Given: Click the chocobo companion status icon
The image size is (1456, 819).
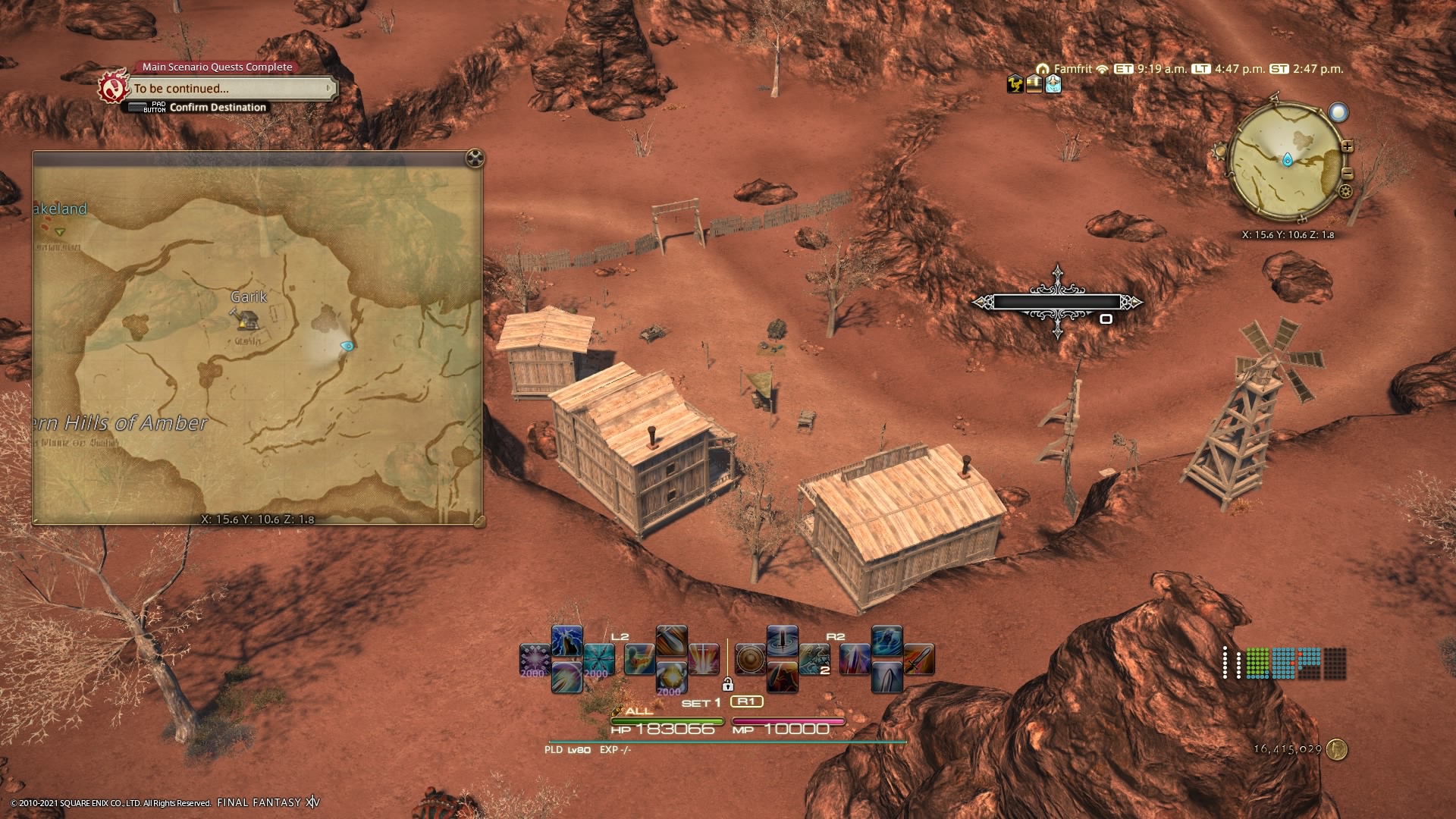Looking at the screenshot, I should tap(1015, 84).
